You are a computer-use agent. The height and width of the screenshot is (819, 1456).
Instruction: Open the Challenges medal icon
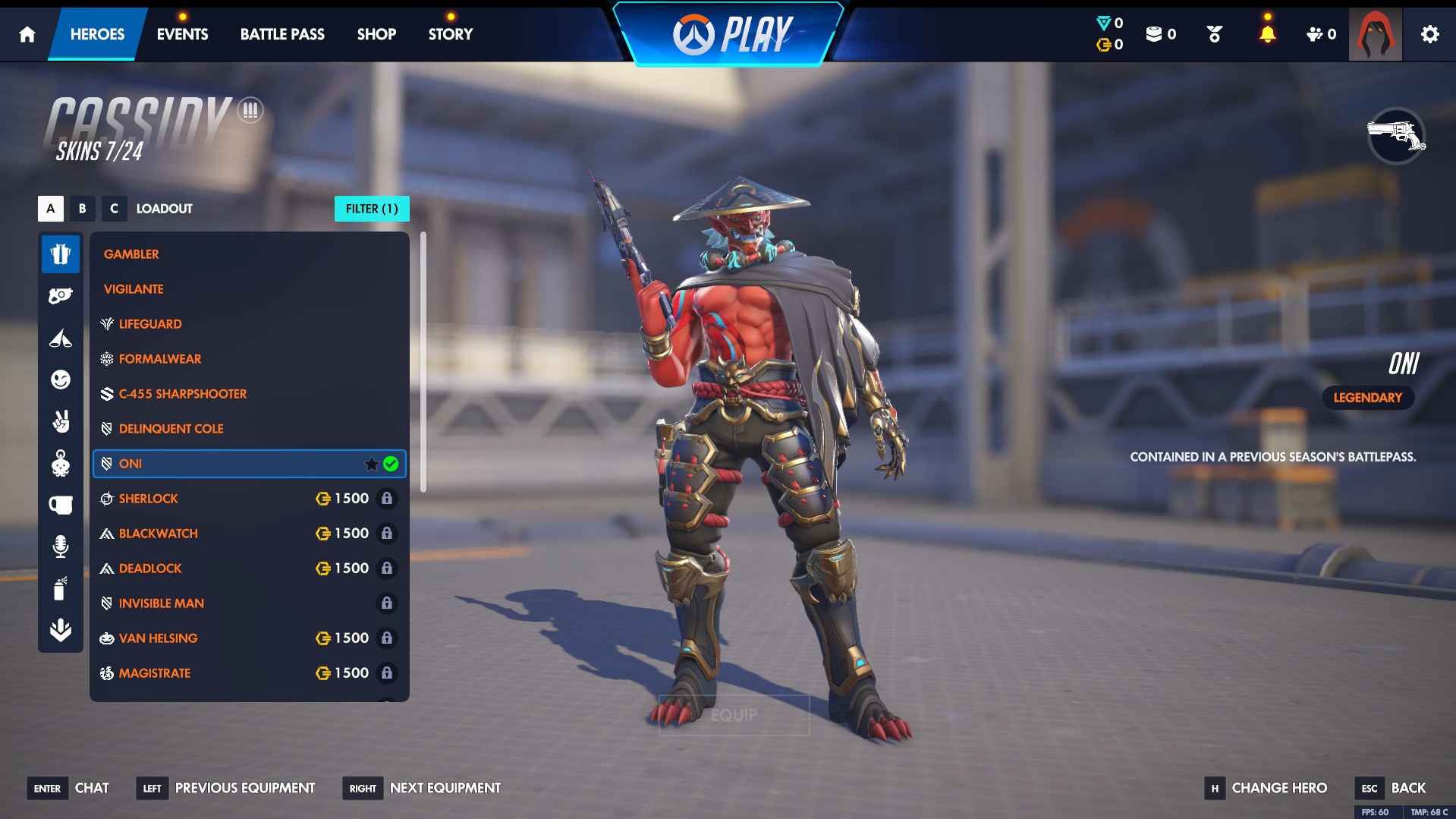click(1213, 33)
